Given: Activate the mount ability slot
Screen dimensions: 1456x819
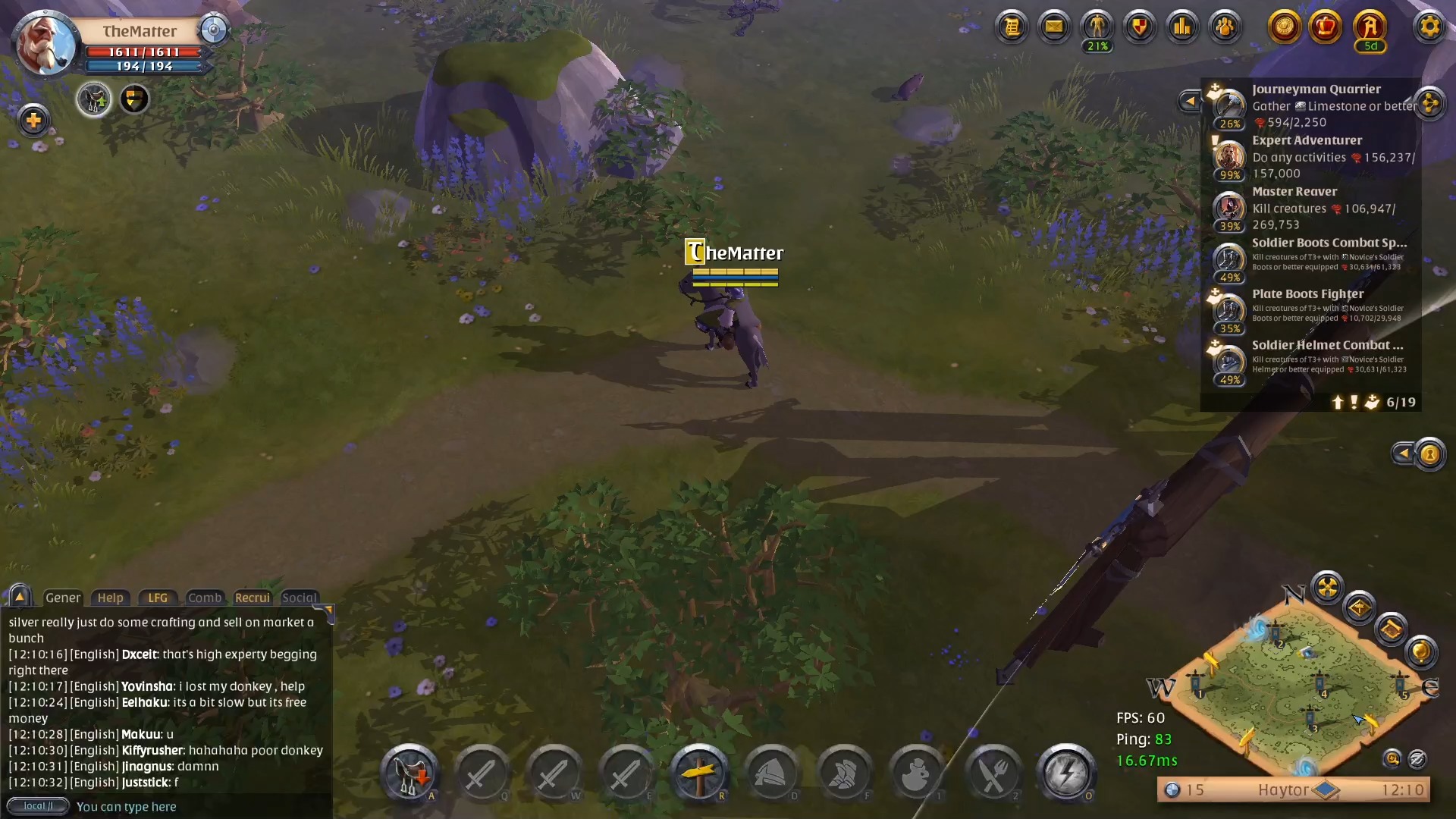Looking at the screenshot, I should point(410,773).
